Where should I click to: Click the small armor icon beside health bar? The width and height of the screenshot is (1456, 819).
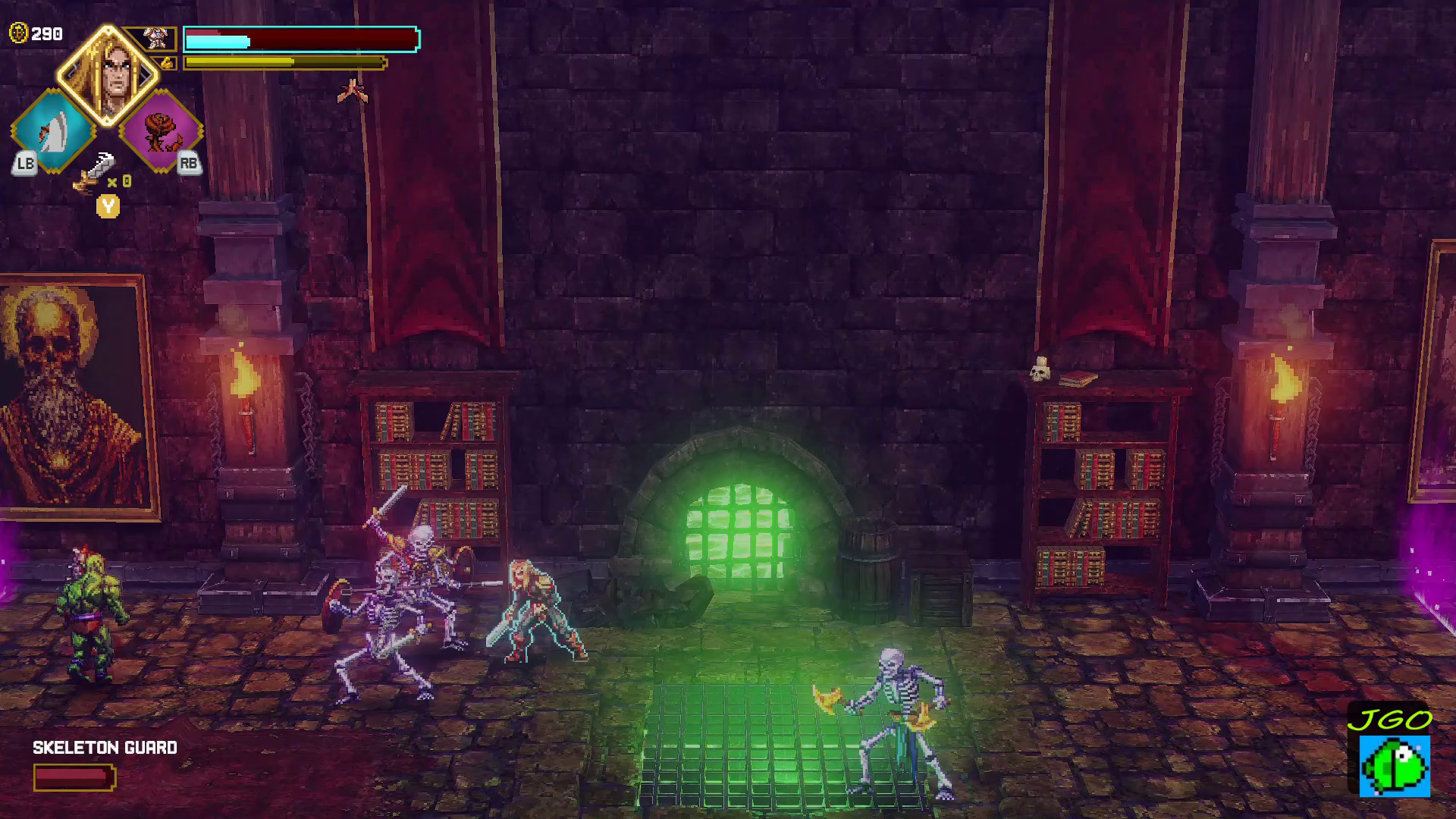156,38
